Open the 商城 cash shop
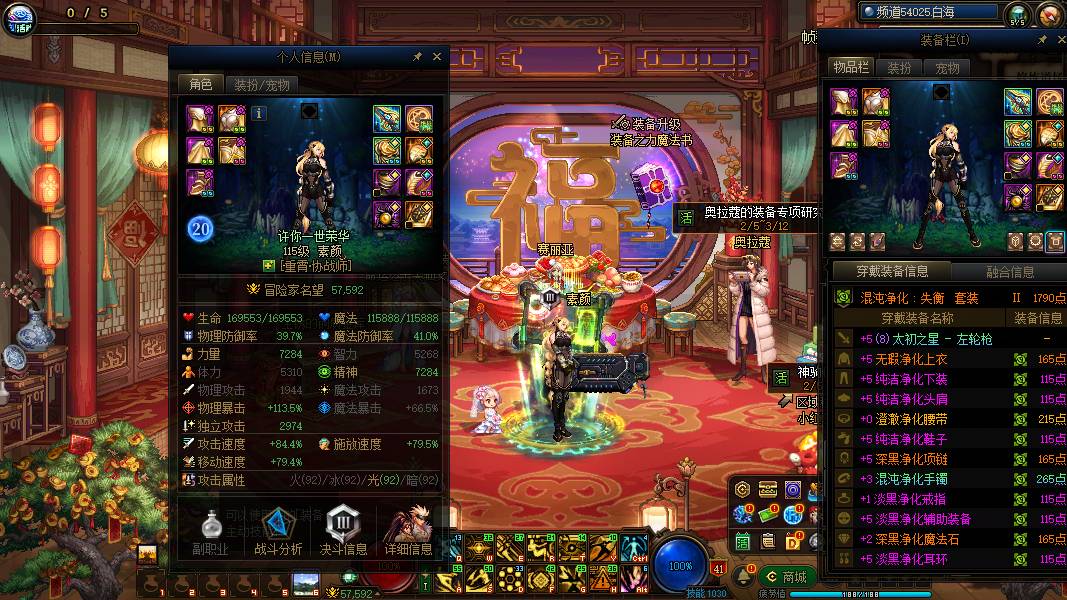Viewport: 1067px width, 600px height. (x=785, y=577)
